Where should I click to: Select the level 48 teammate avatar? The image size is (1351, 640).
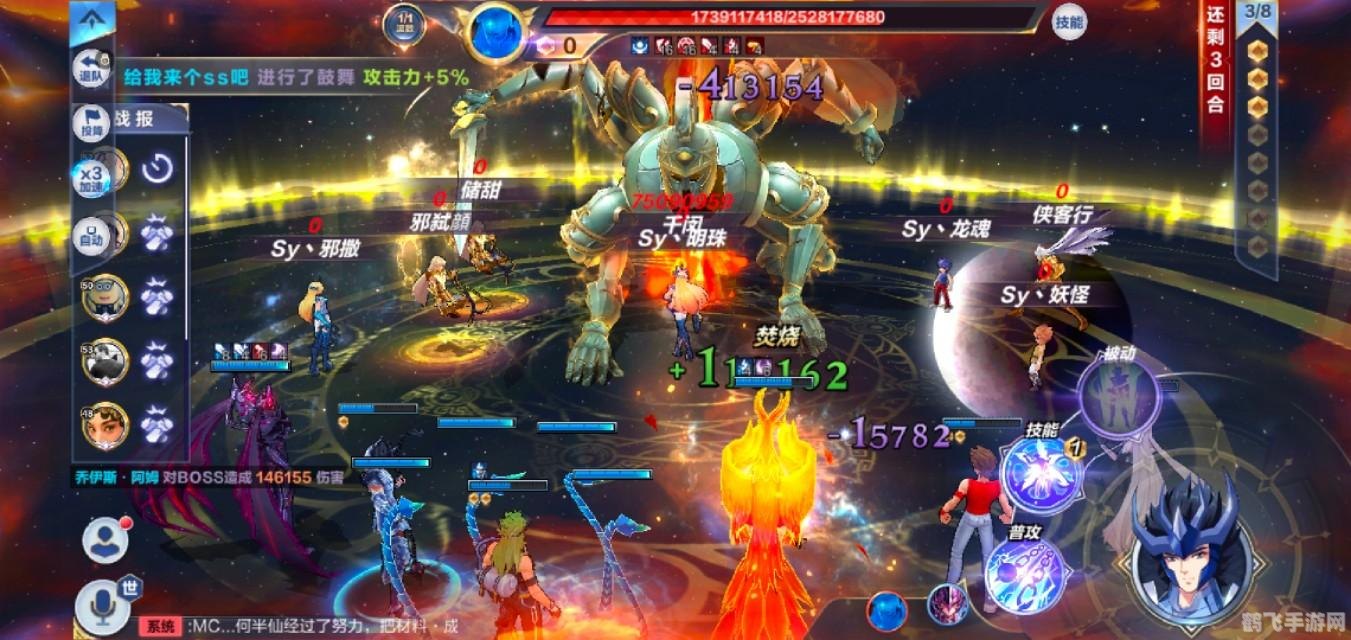point(104,426)
